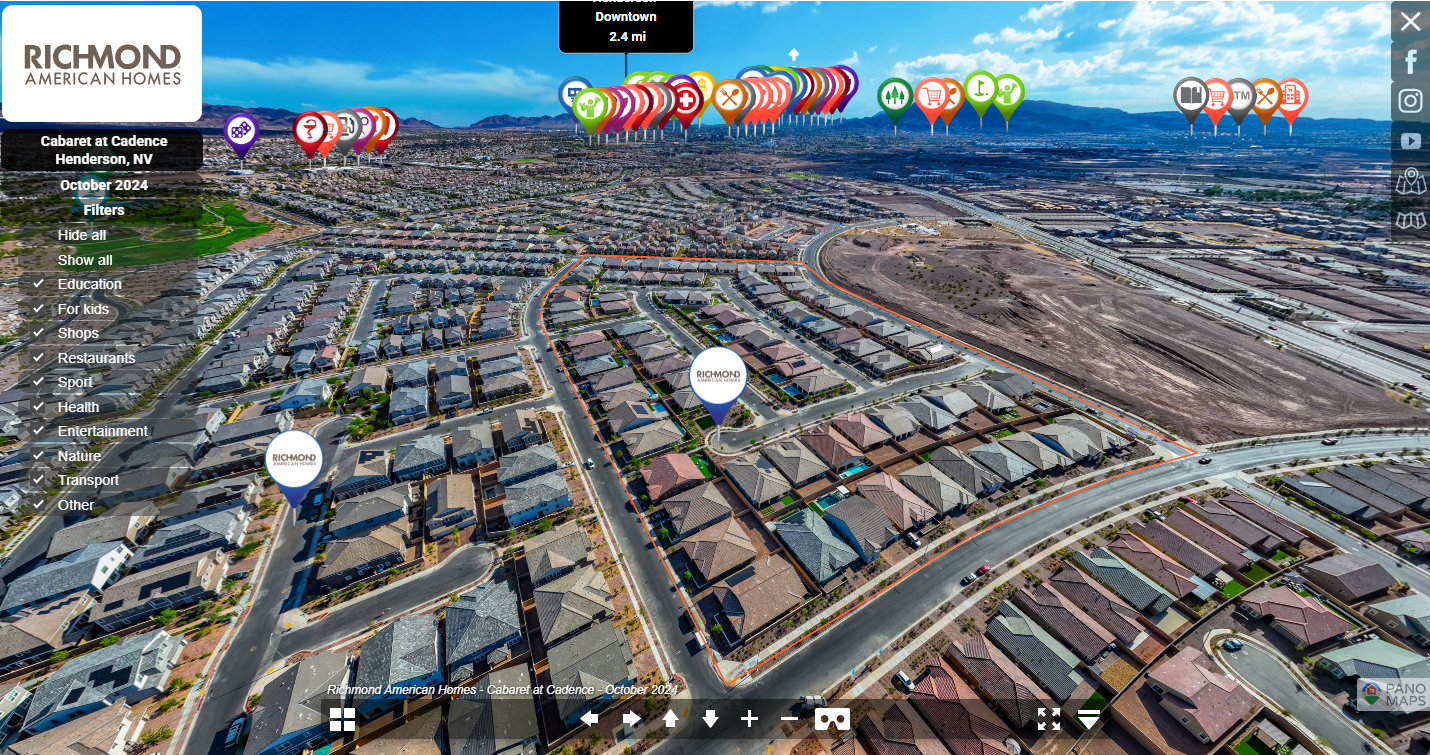This screenshot has width=1430, height=755.
Task: Zoom in using the plus button
Action: 749,719
